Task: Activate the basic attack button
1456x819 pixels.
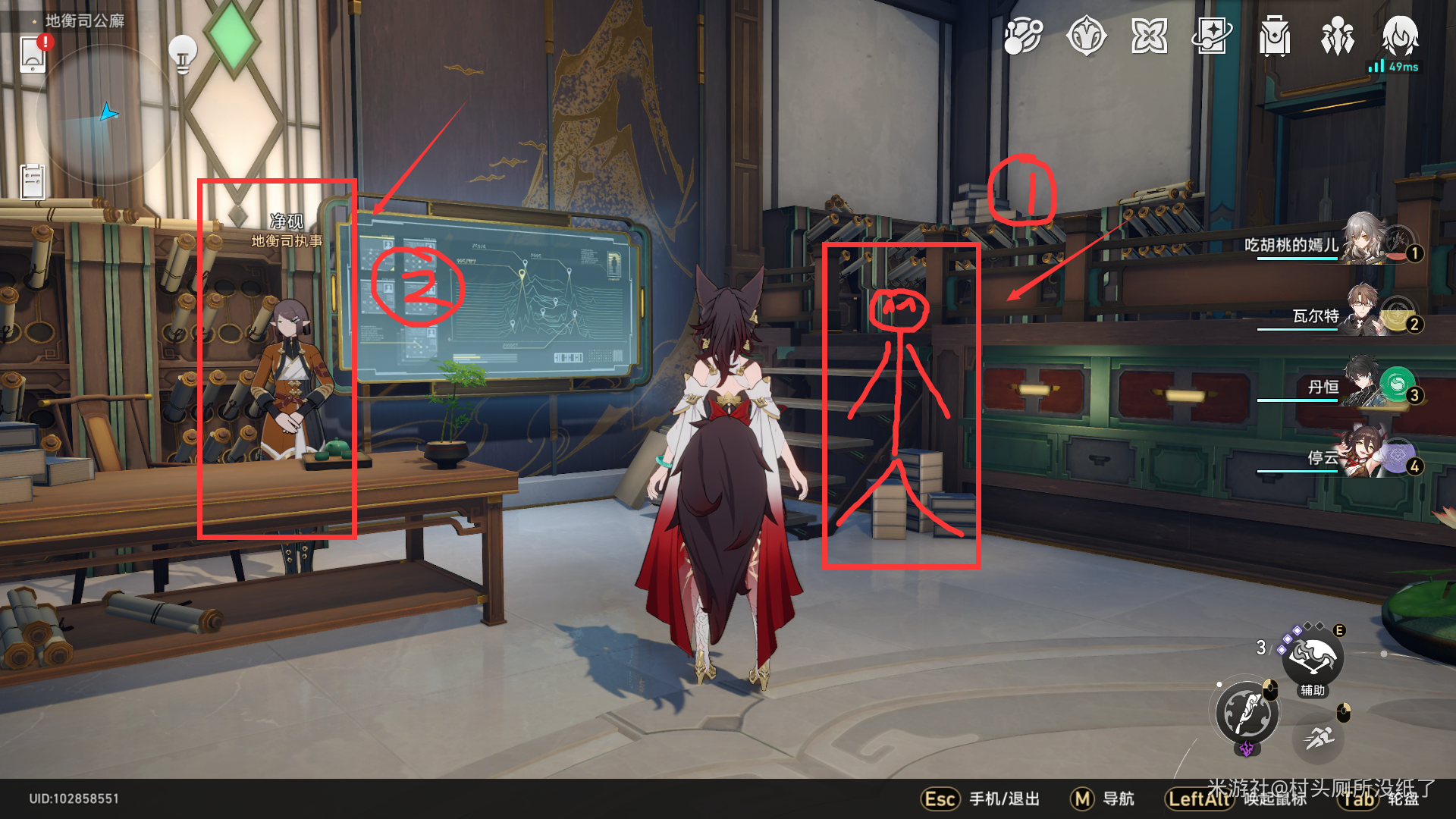Action: [x=1247, y=713]
